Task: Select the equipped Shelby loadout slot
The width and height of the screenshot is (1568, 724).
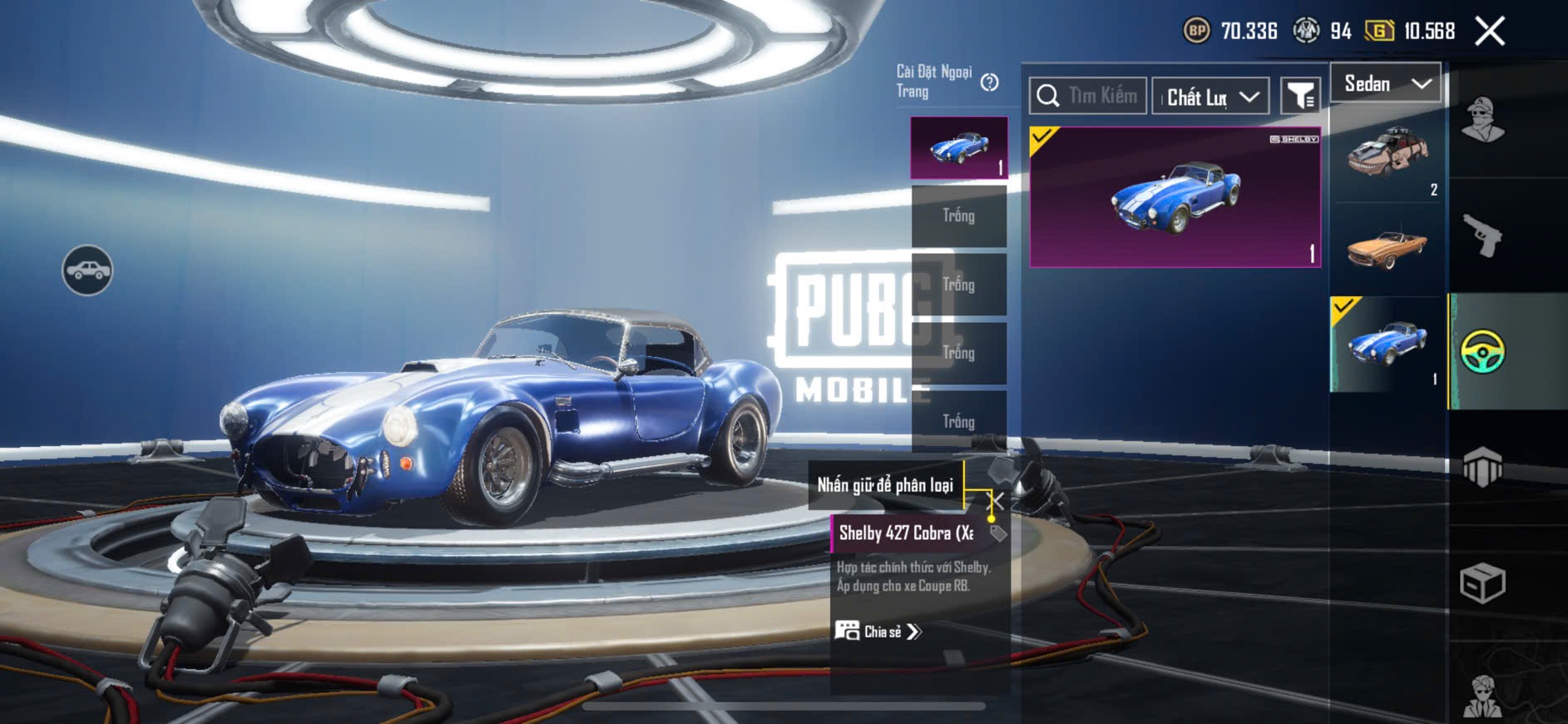Action: (959, 147)
